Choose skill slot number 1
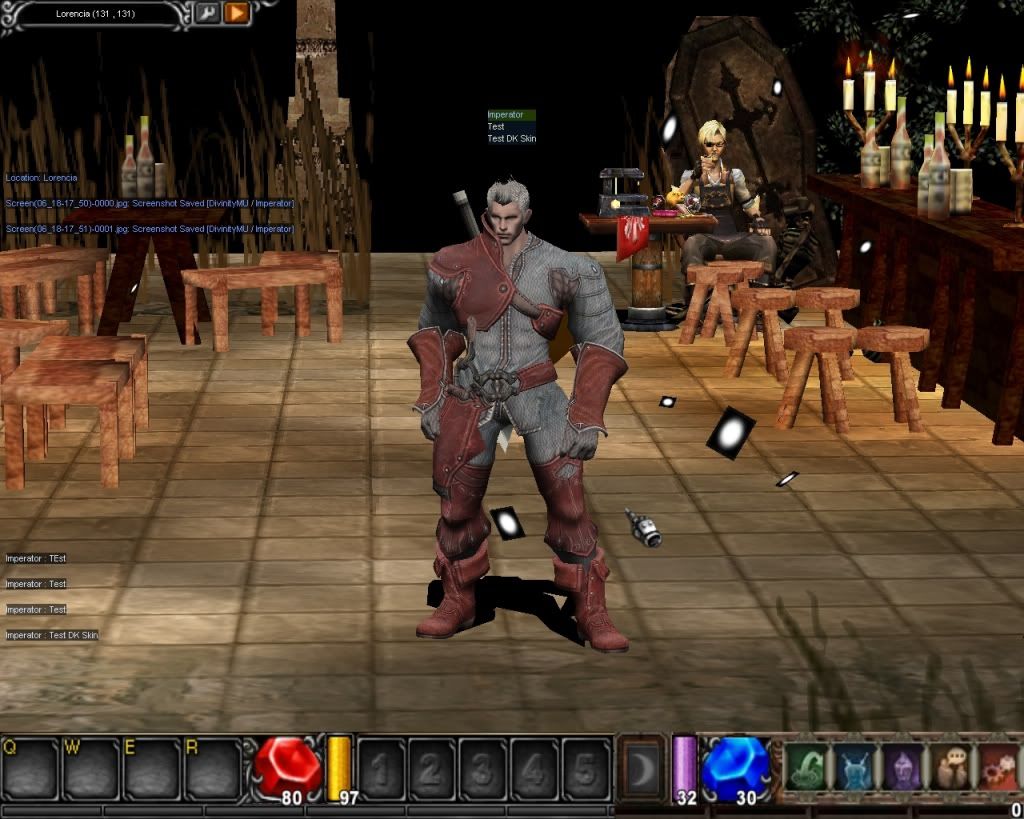Image resolution: width=1024 pixels, height=819 pixels. click(x=381, y=770)
